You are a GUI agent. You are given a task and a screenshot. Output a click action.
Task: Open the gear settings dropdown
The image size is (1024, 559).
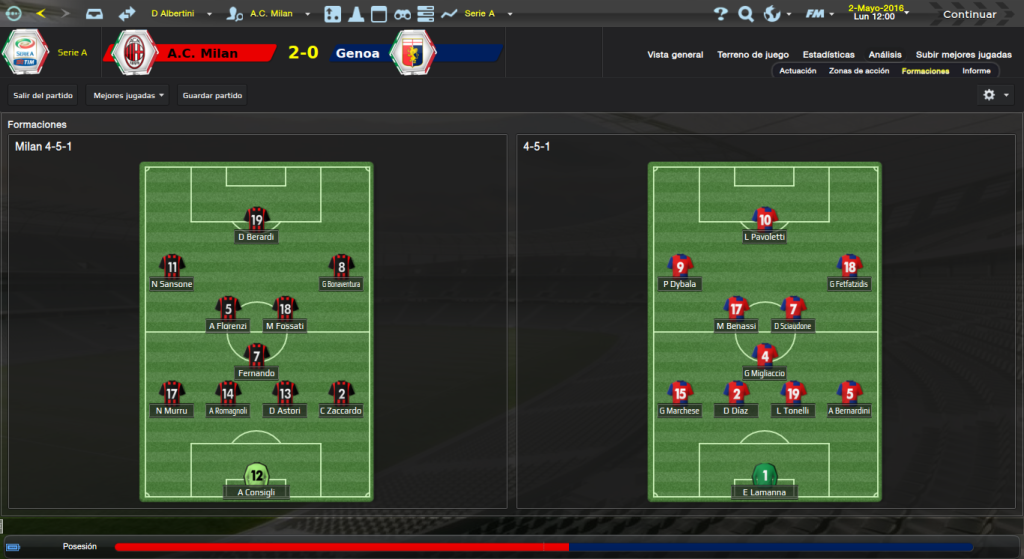tap(996, 95)
